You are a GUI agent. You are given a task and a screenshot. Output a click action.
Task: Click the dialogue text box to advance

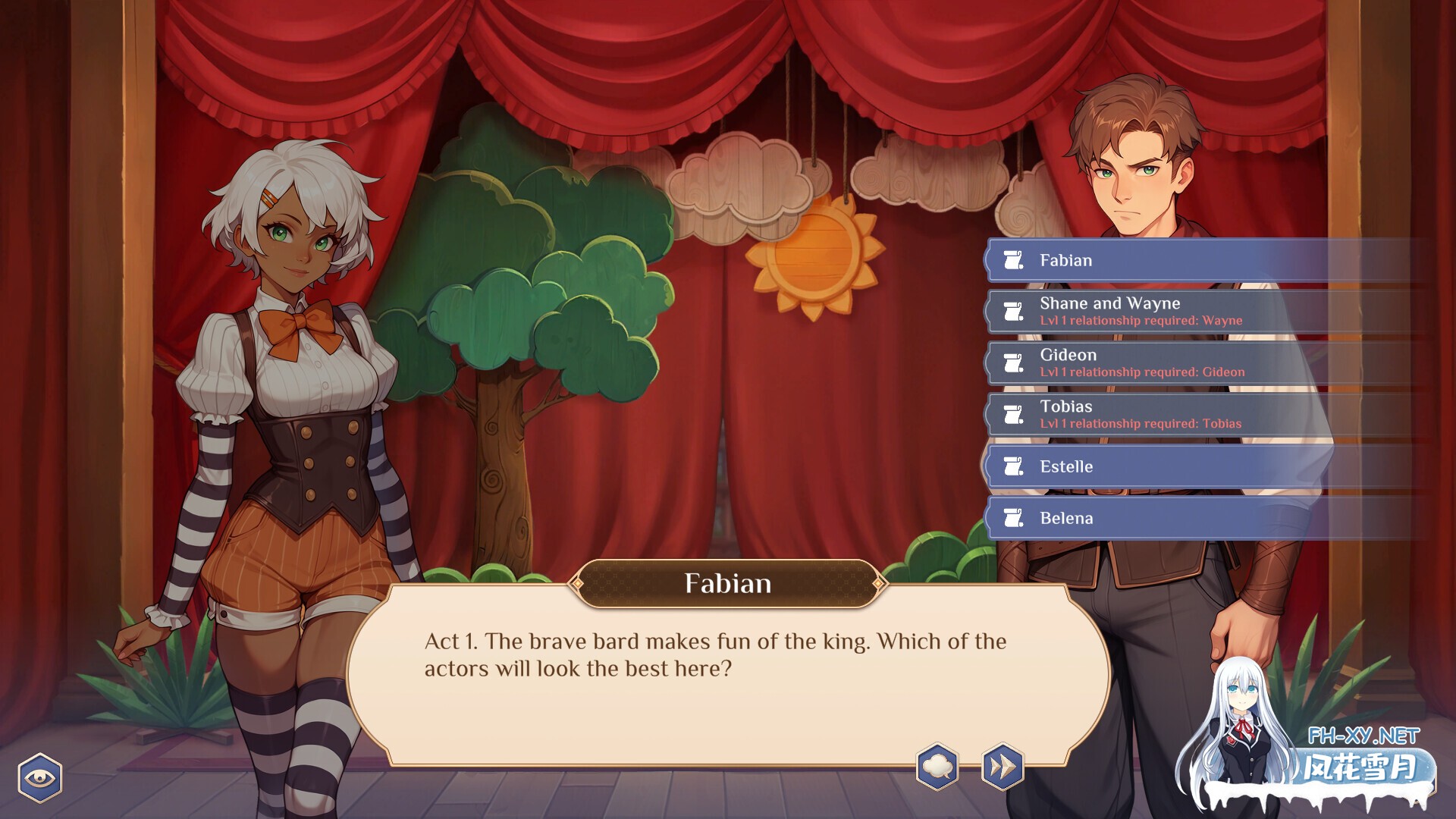728,667
